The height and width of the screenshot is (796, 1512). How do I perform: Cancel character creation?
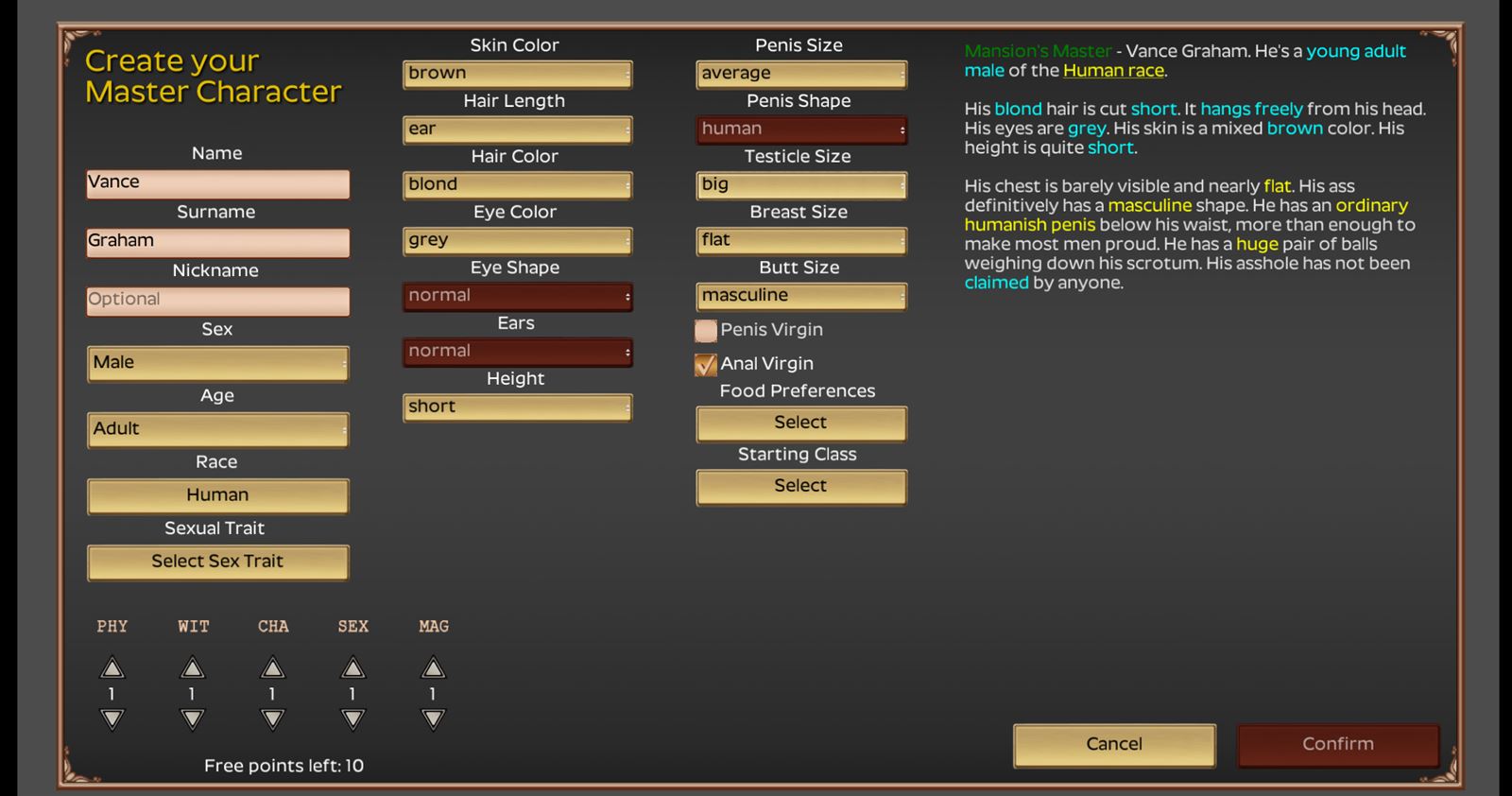pyautogui.click(x=1114, y=745)
